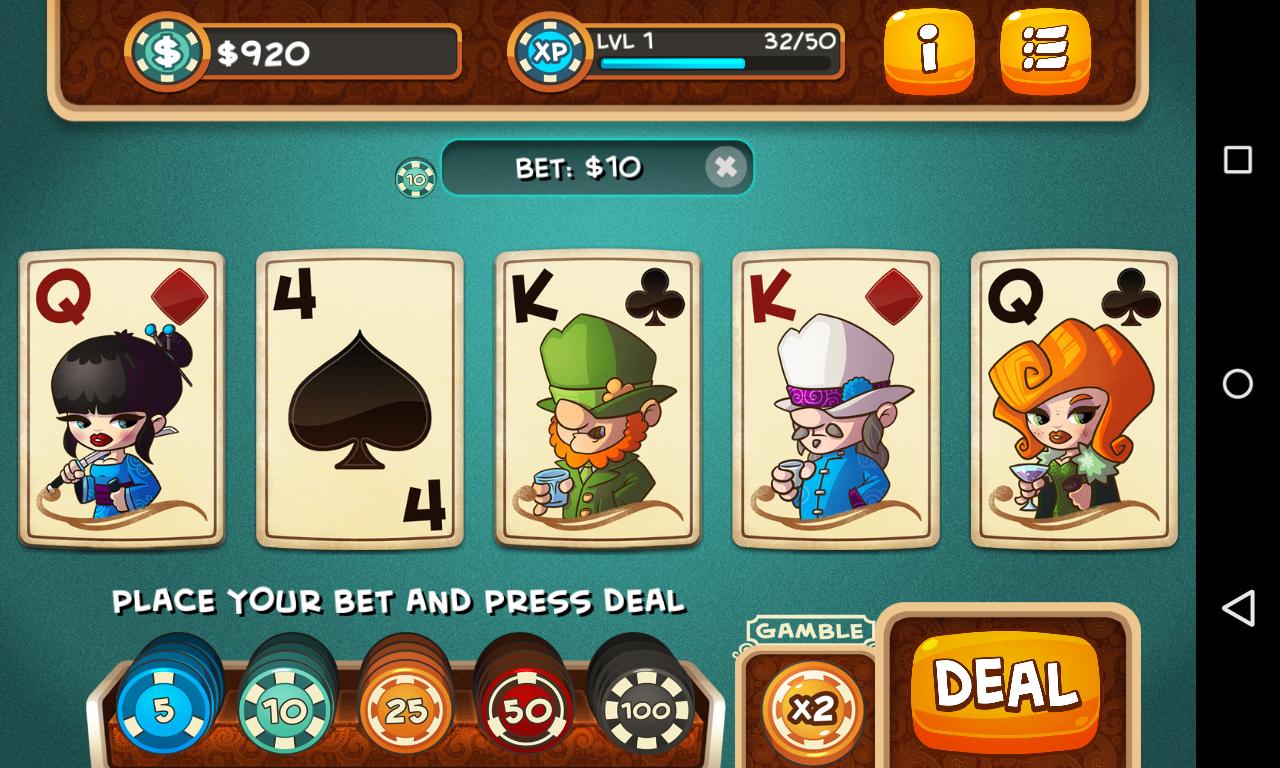Image resolution: width=1280 pixels, height=768 pixels.
Task: Tap the Android home circle button
Action: [1237, 384]
